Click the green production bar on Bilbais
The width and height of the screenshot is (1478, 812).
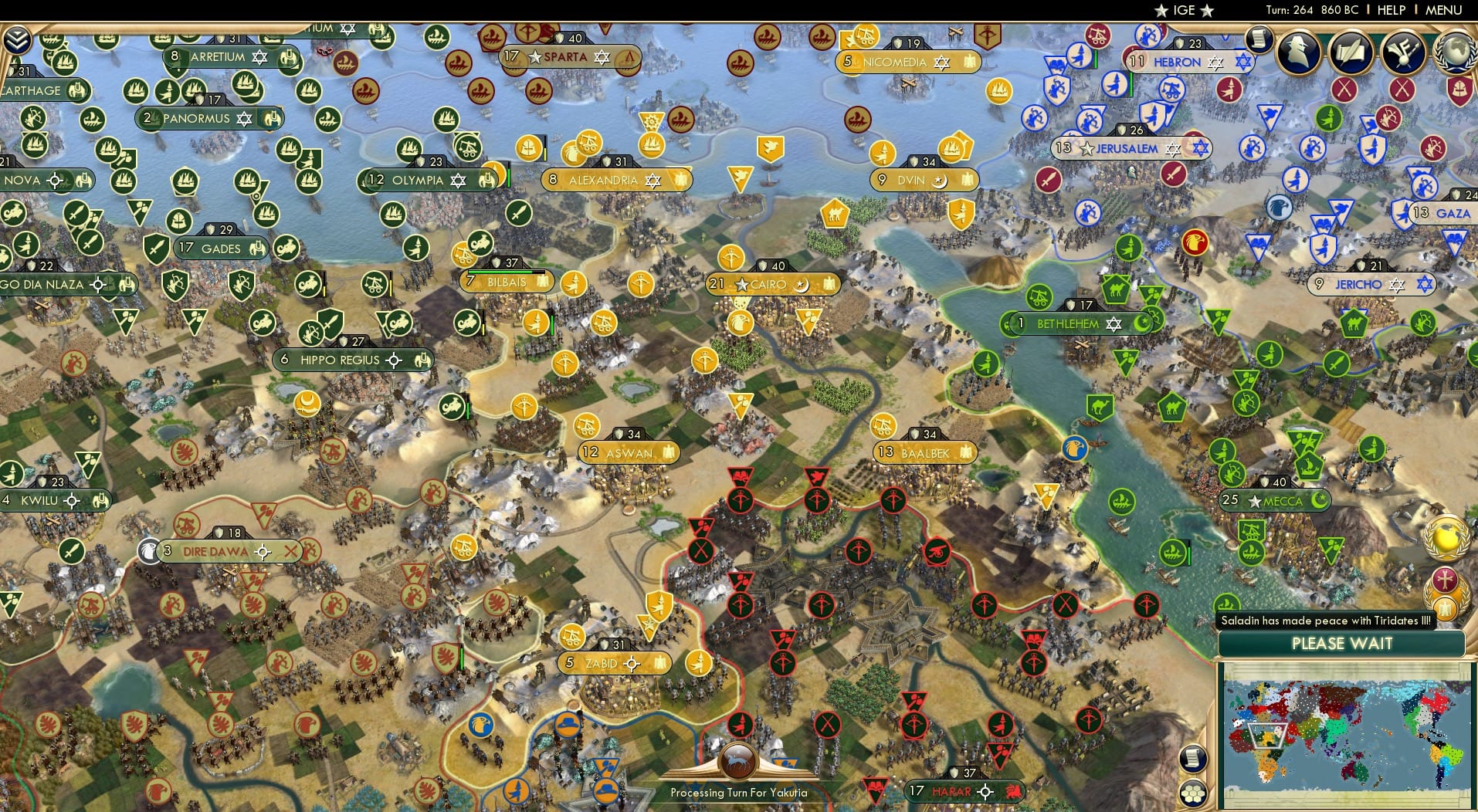(x=500, y=272)
